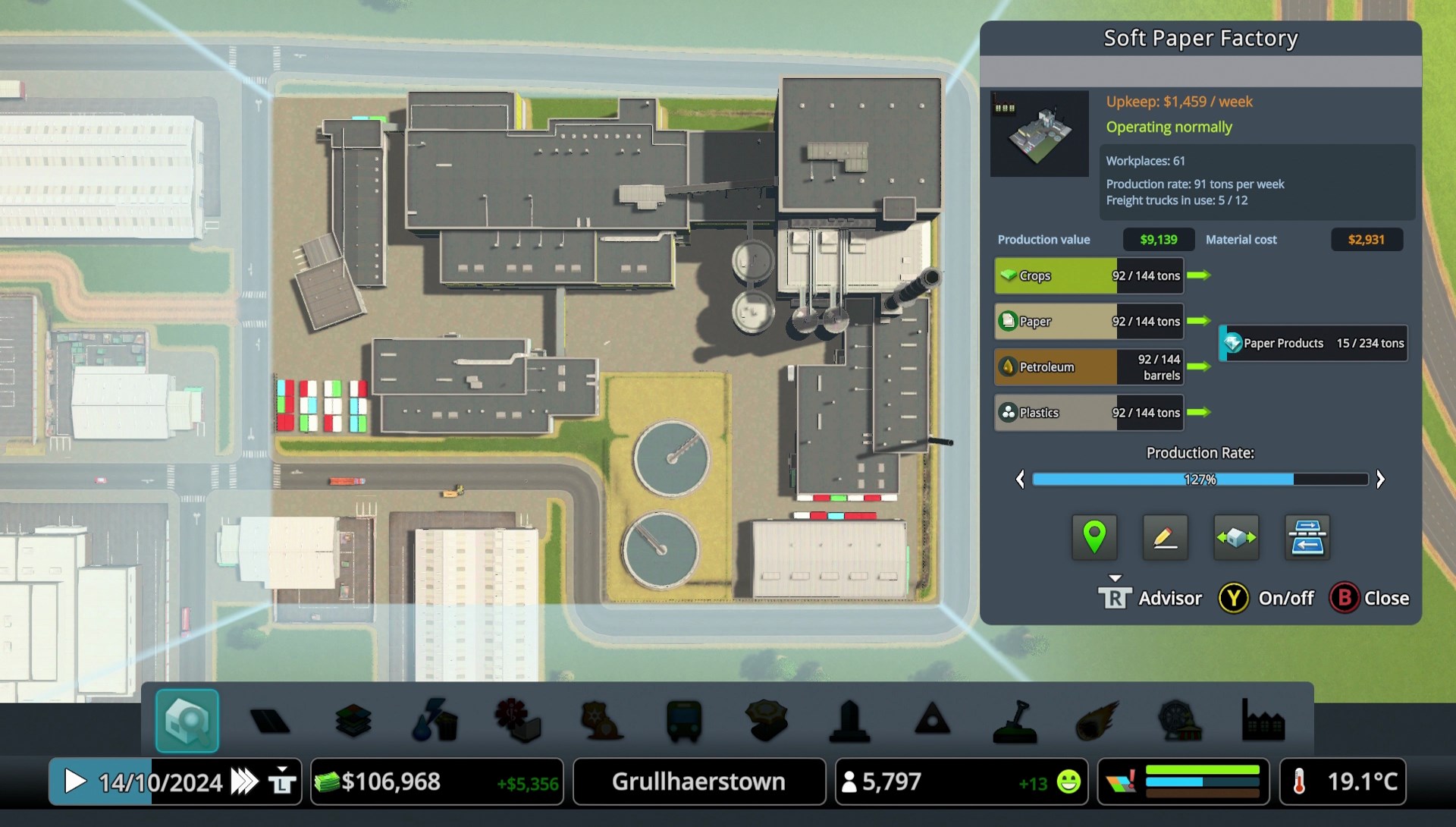Viewport: 1456px width, 827px height.
Task: Open the industry factory menu
Action: 1263,720
